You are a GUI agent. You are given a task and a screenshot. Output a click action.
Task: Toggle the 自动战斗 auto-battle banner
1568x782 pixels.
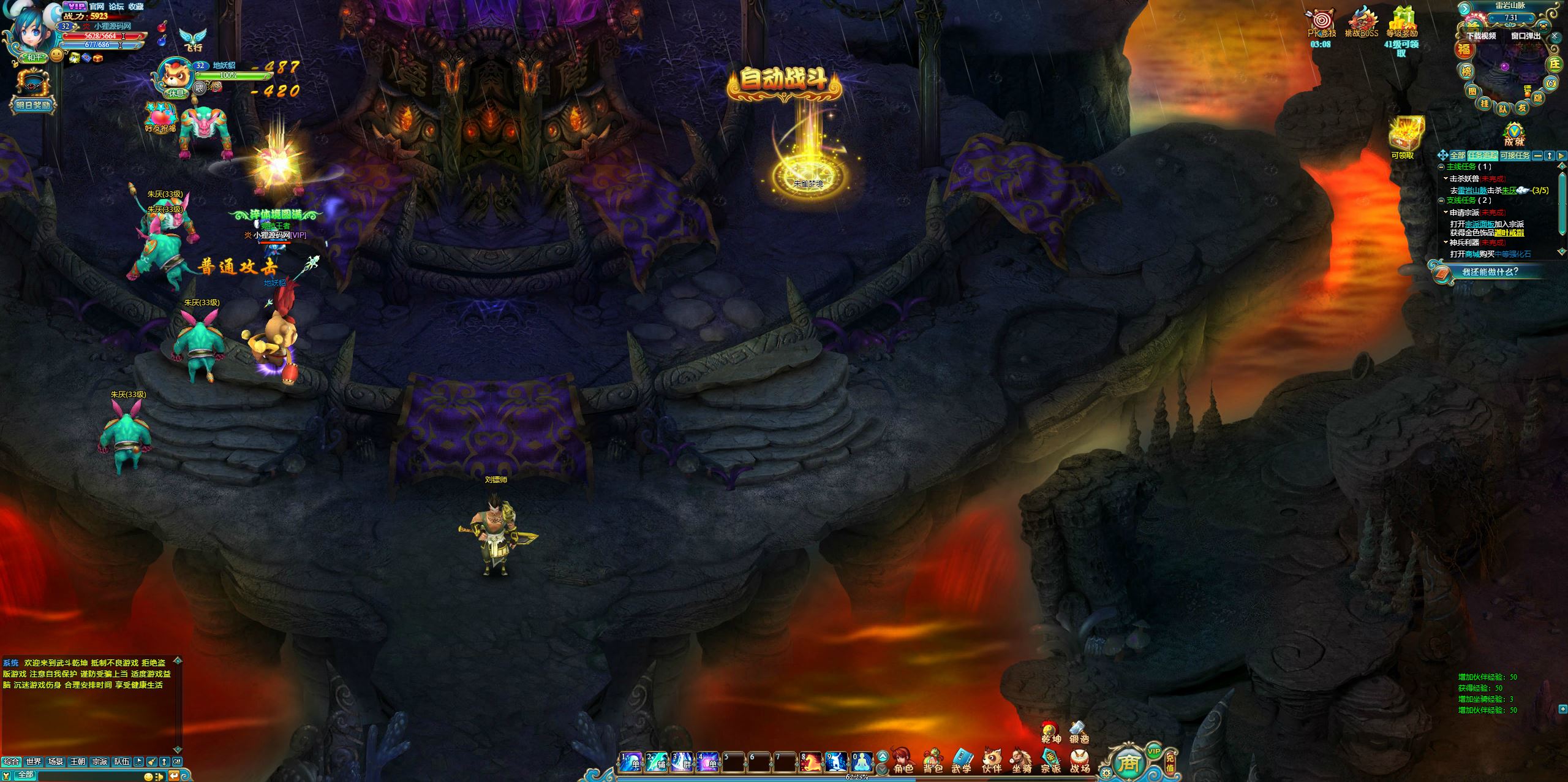(x=783, y=81)
